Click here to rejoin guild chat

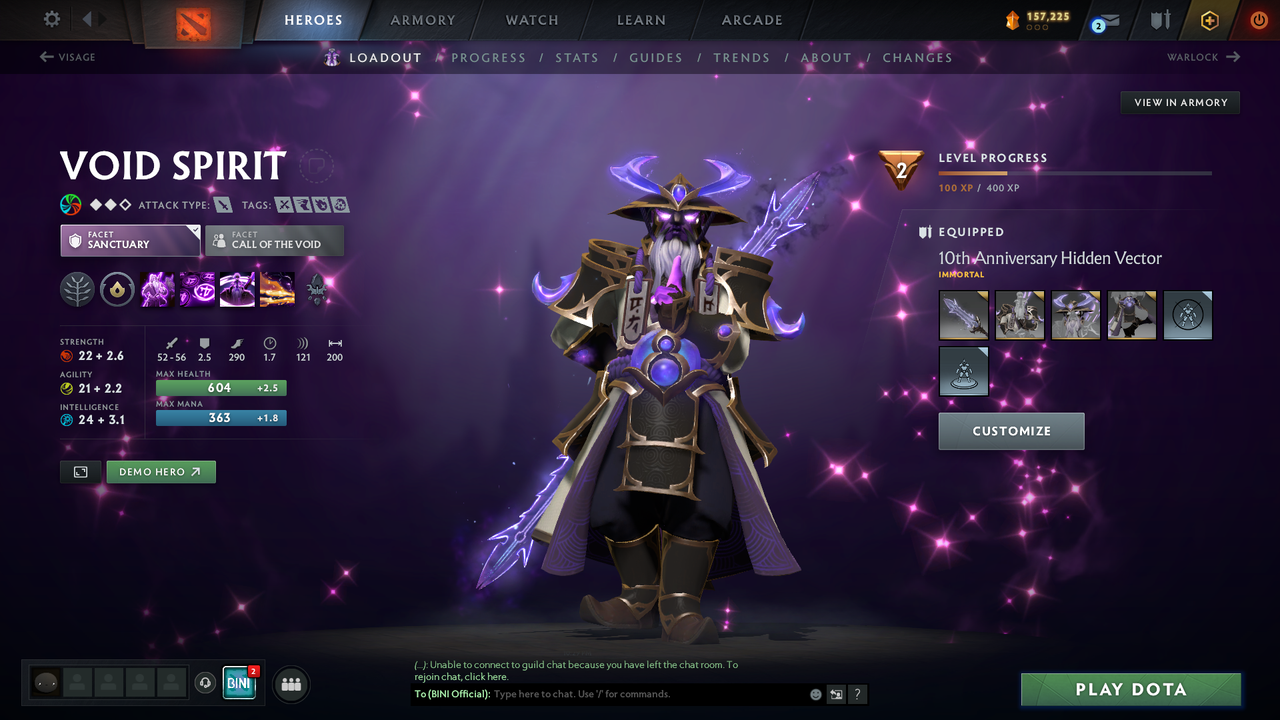click(487, 676)
